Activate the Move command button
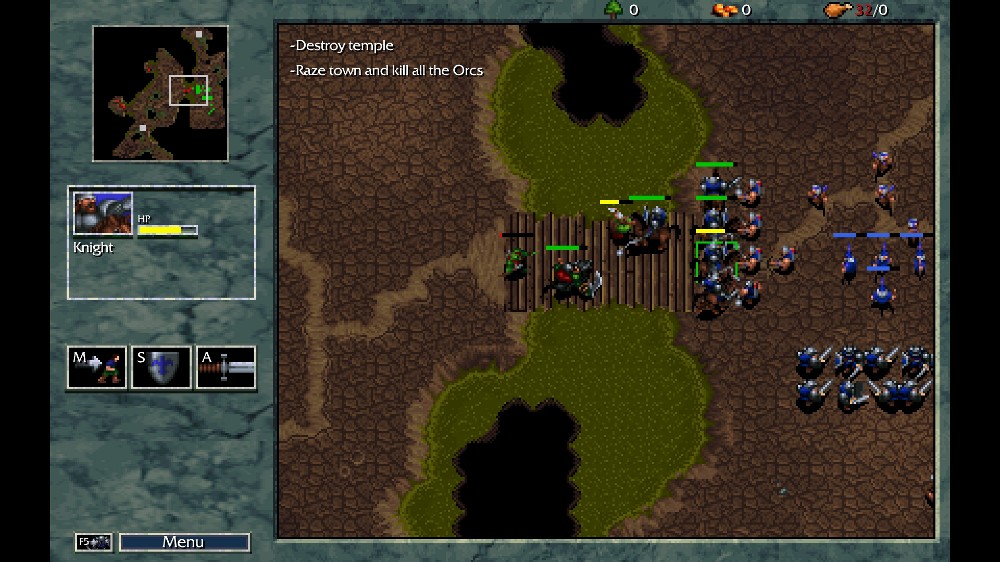Image resolution: width=1000 pixels, height=562 pixels. [x=97, y=367]
